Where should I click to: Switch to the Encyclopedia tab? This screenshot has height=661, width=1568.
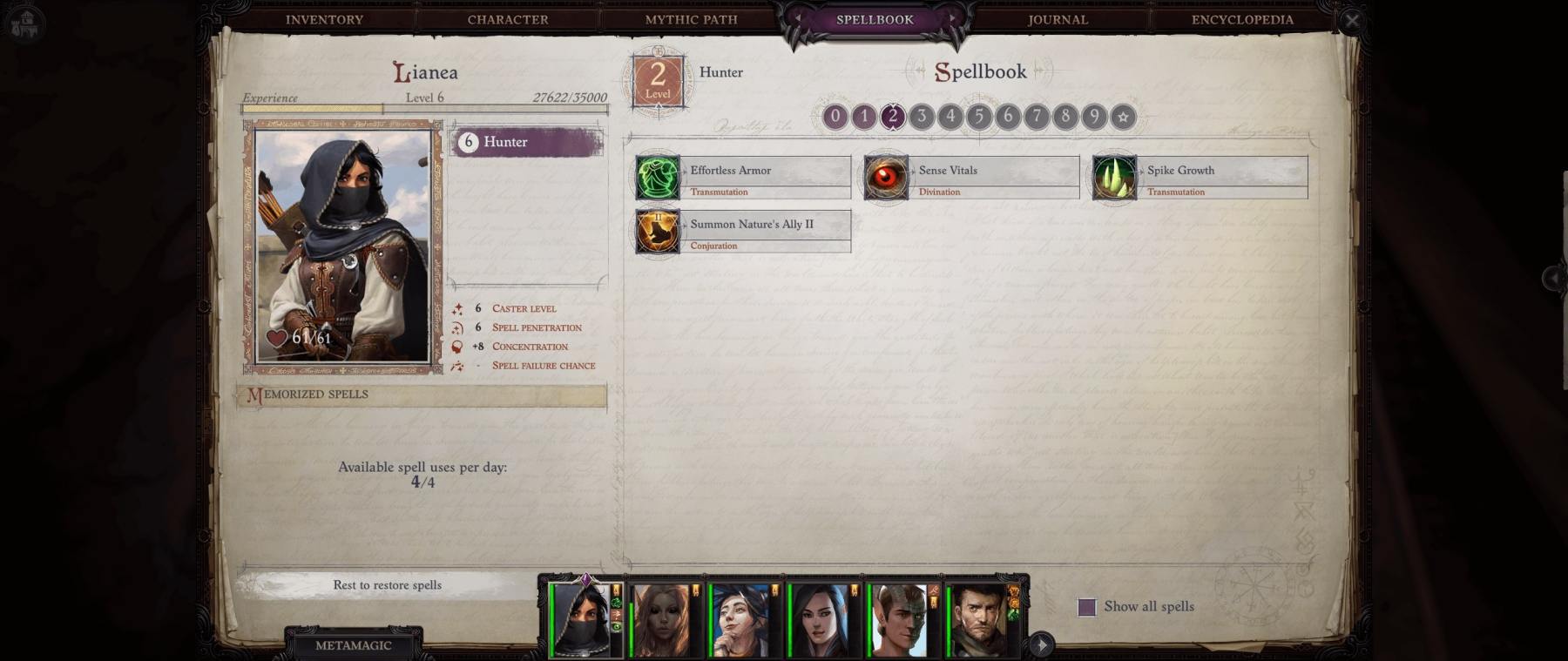pos(1241,19)
